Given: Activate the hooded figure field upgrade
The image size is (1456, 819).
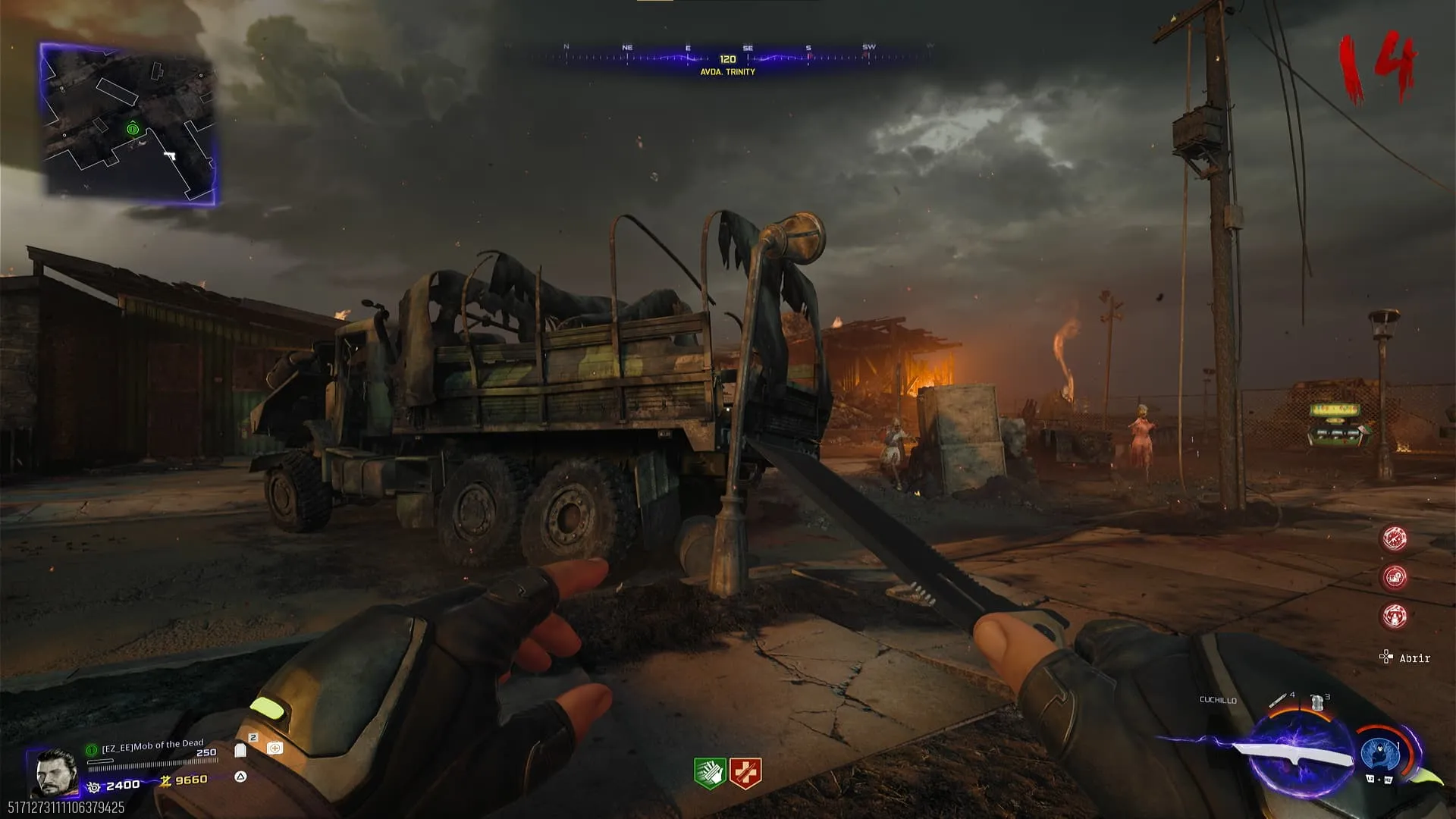Looking at the screenshot, I should coord(1380,754).
